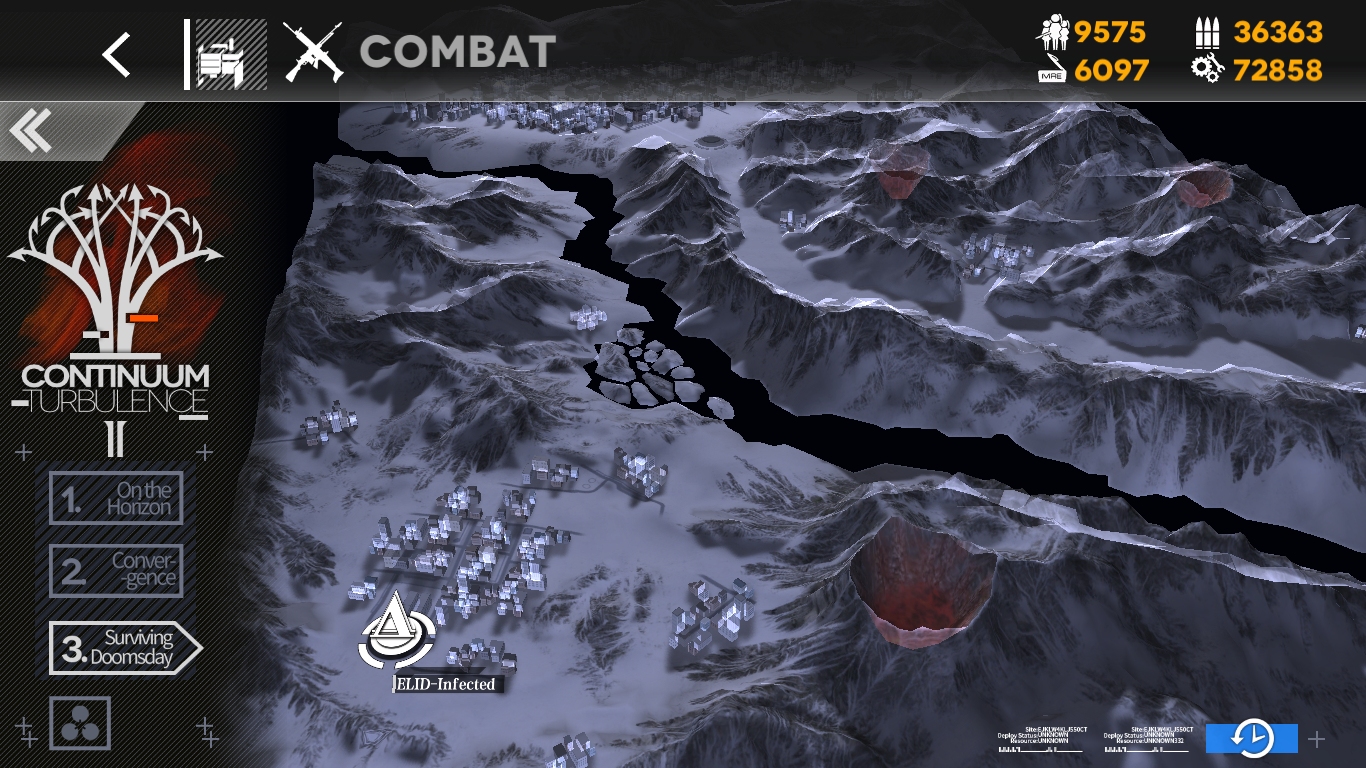Collapse the chapter side panel
Viewport: 1366px width, 768px height.
point(32,131)
